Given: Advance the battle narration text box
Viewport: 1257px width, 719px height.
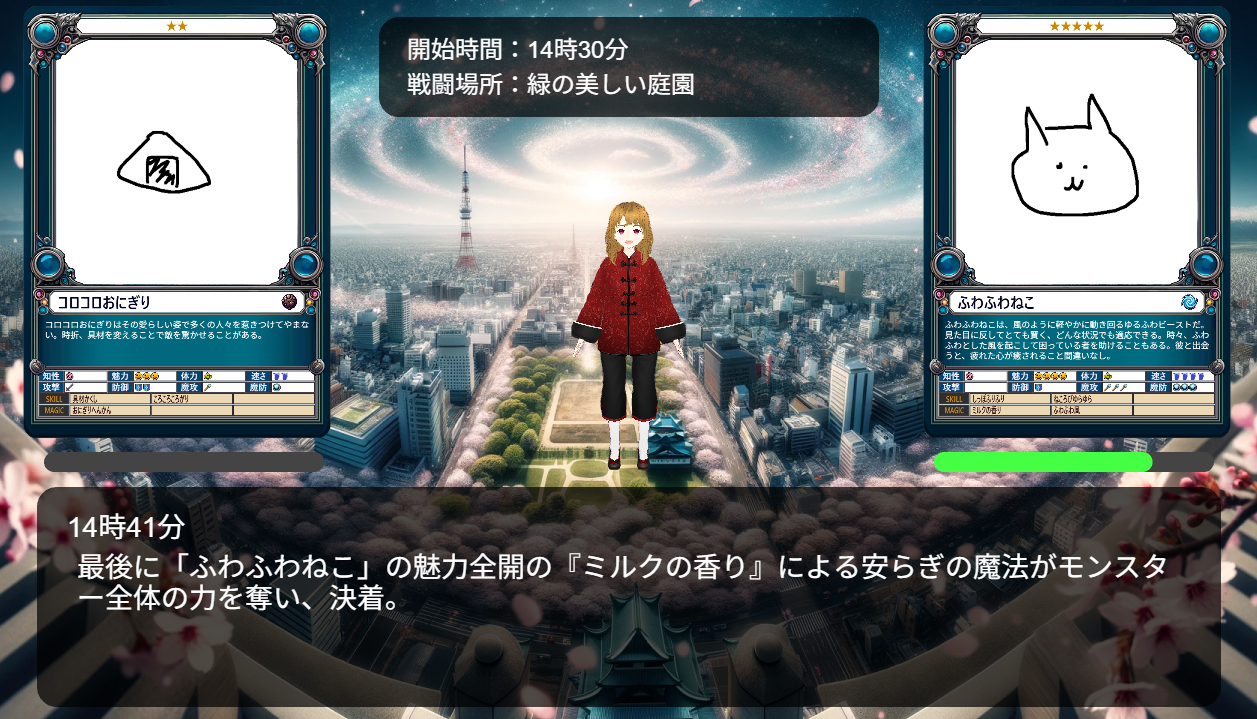Looking at the screenshot, I should tap(628, 596).
